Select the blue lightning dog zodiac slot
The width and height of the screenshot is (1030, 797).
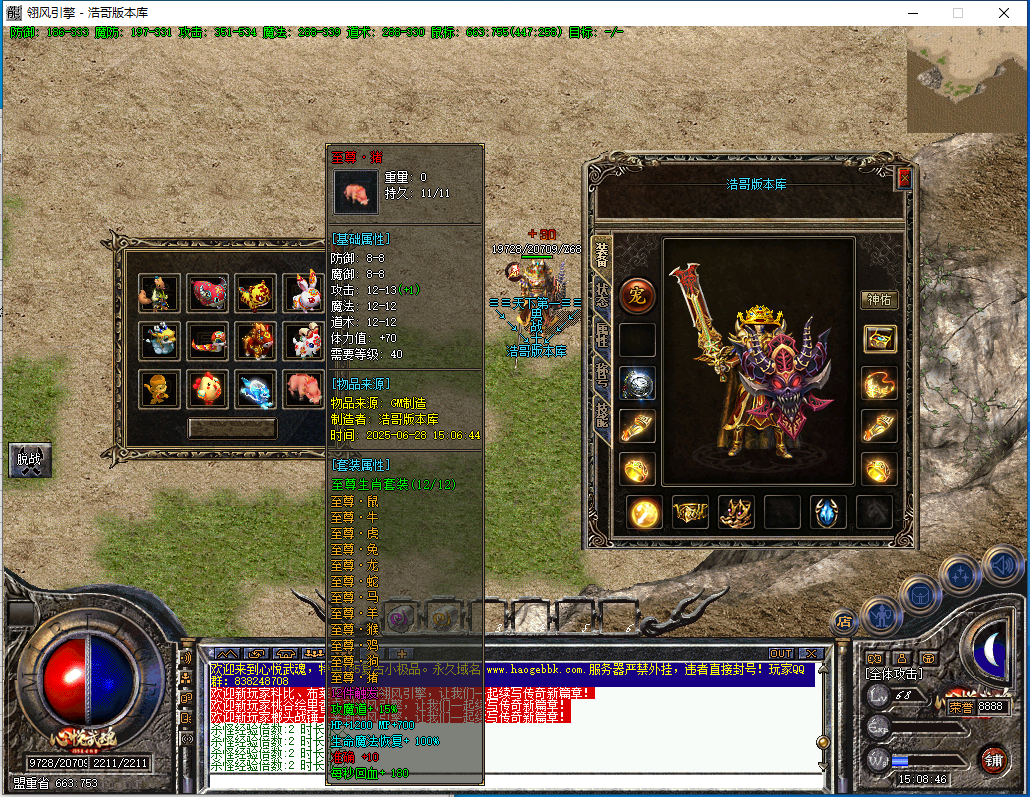click(255, 389)
